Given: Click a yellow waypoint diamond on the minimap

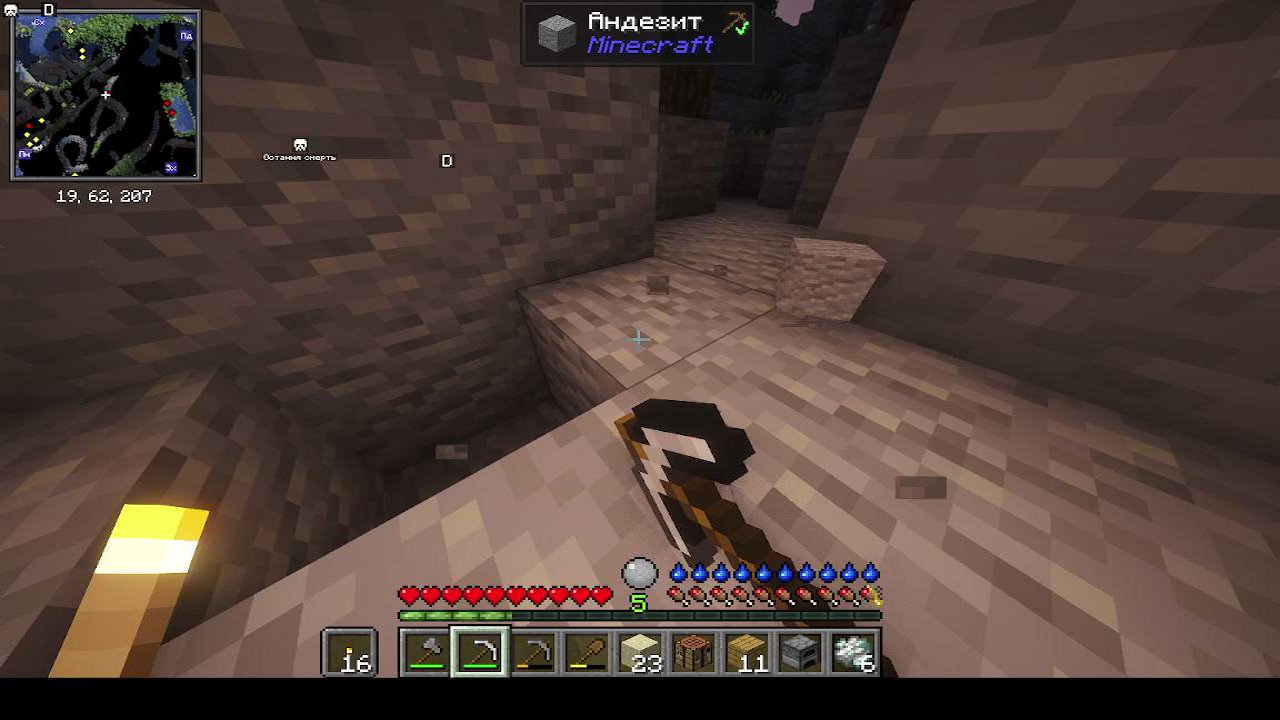Looking at the screenshot, I should pyautogui.click(x=71, y=30).
